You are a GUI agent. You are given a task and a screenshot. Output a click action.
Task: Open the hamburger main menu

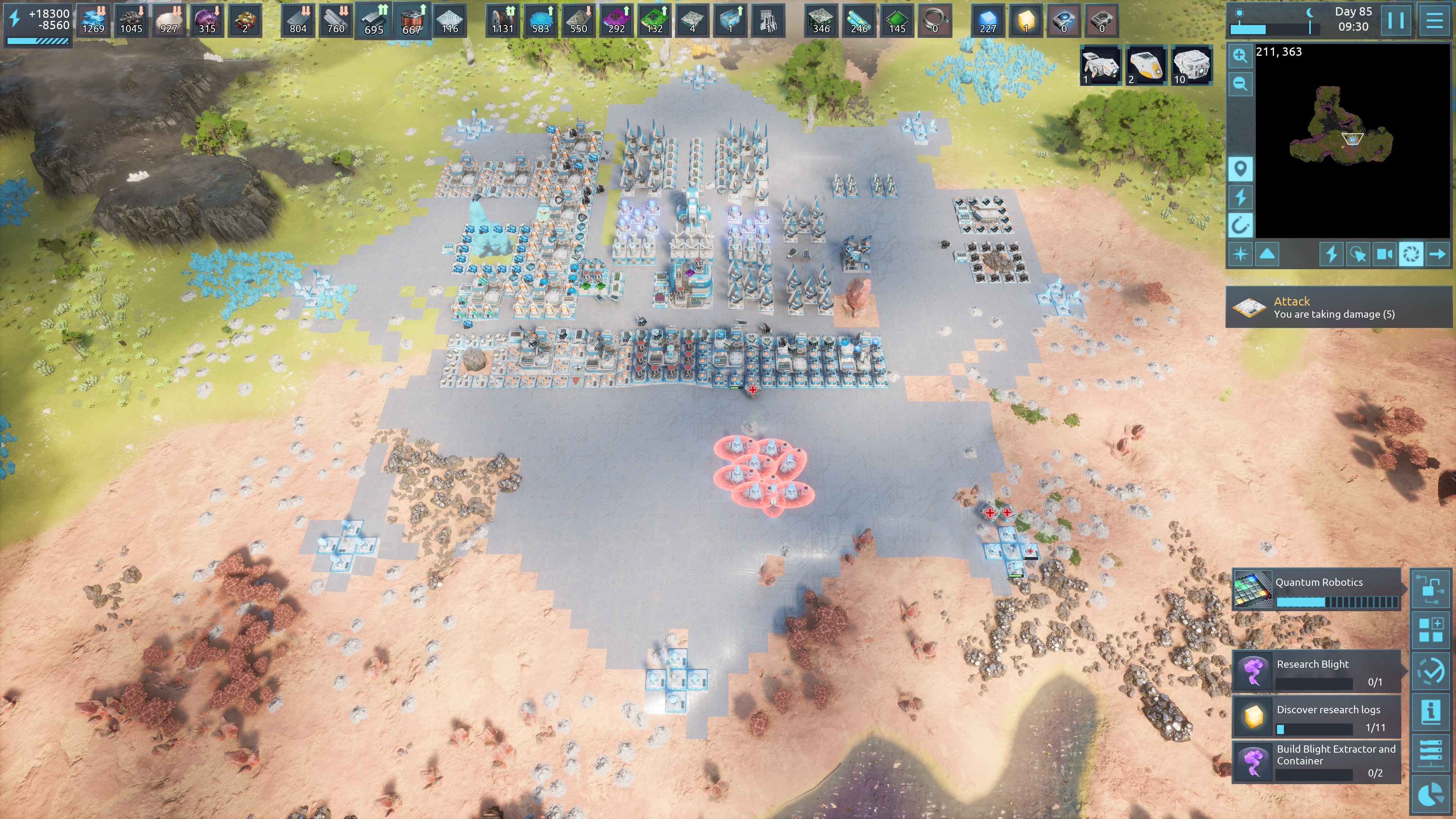tap(1434, 20)
